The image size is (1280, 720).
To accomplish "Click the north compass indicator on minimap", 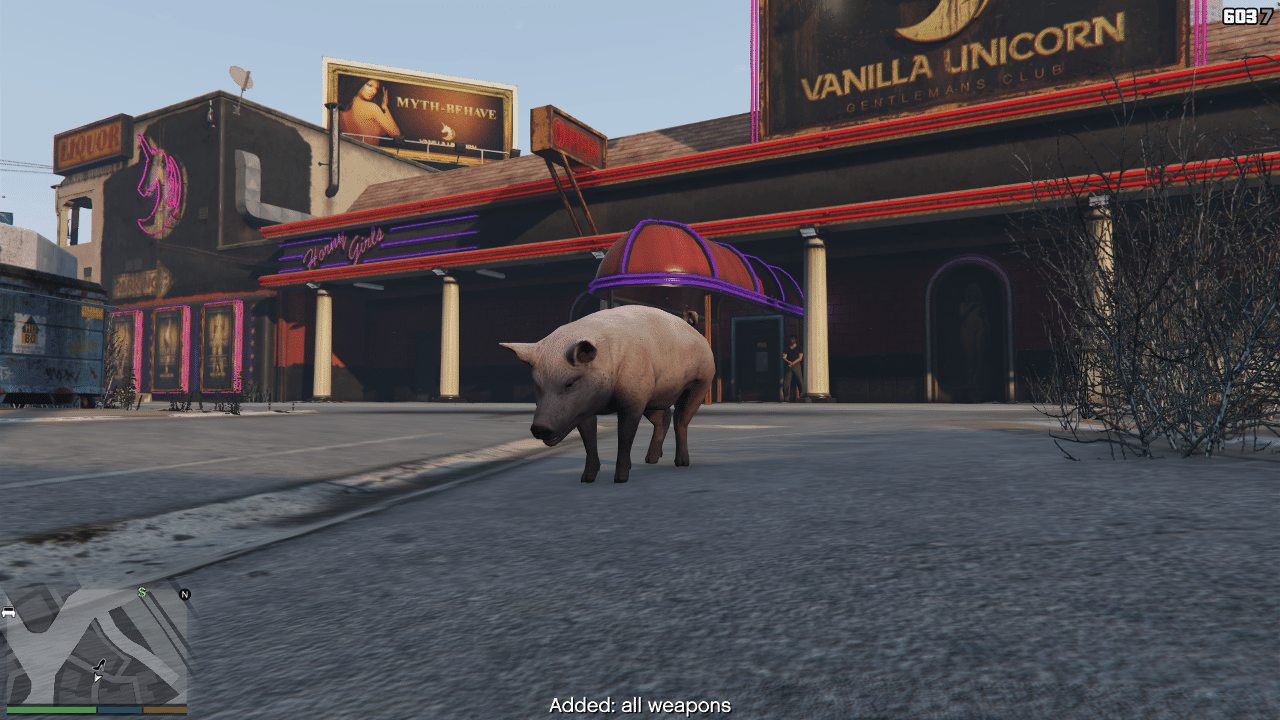I will 184,594.
